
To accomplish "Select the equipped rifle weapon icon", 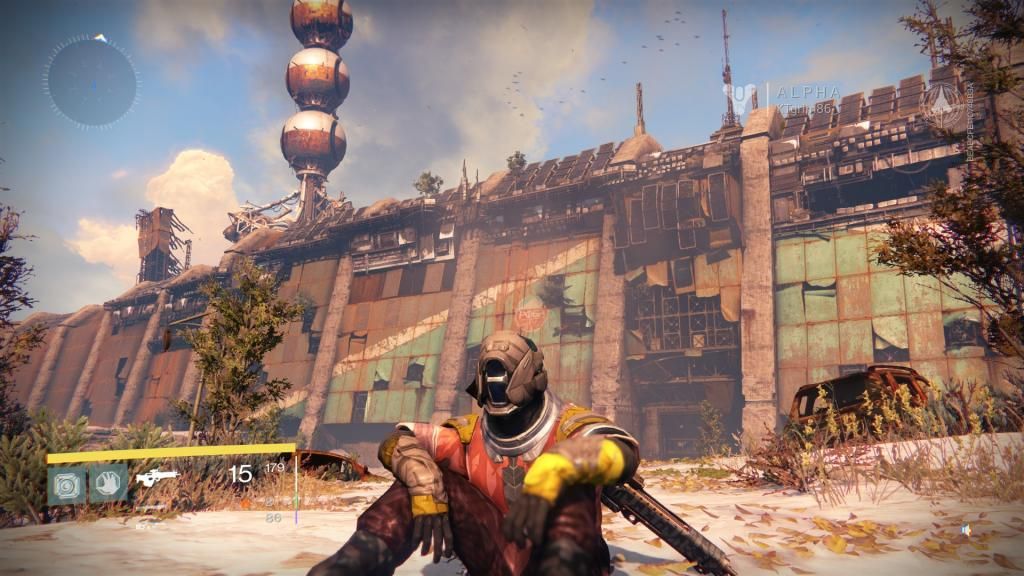I will coord(157,478).
